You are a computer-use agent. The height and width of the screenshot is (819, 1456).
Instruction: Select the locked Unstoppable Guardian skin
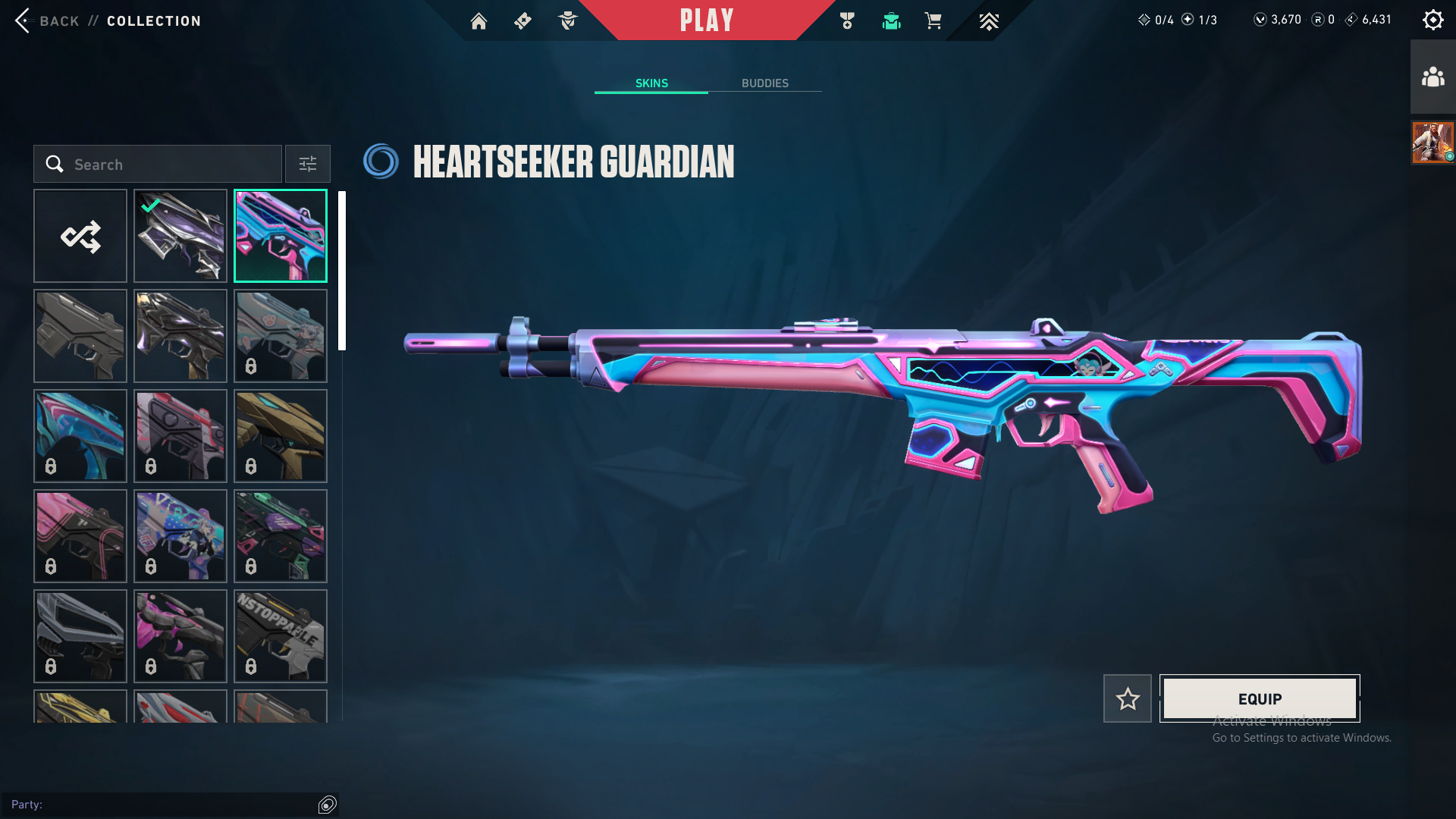point(281,636)
